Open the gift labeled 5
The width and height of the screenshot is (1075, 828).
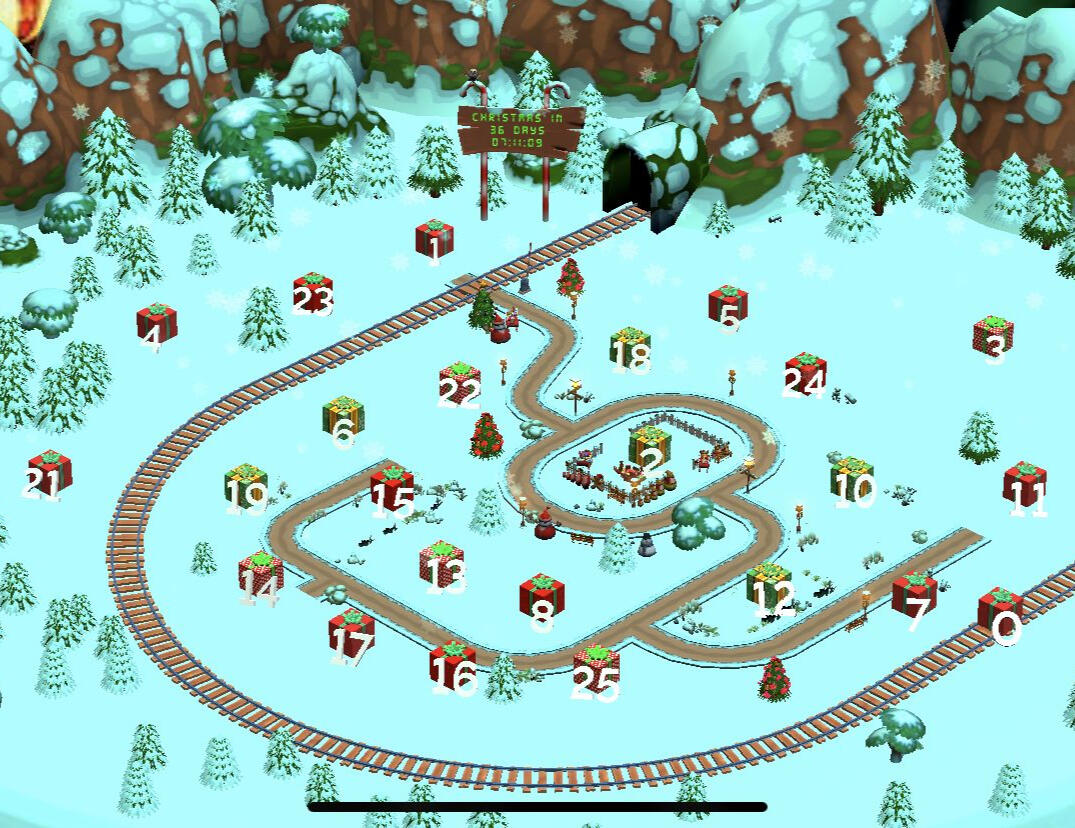click(x=728, y=305)
